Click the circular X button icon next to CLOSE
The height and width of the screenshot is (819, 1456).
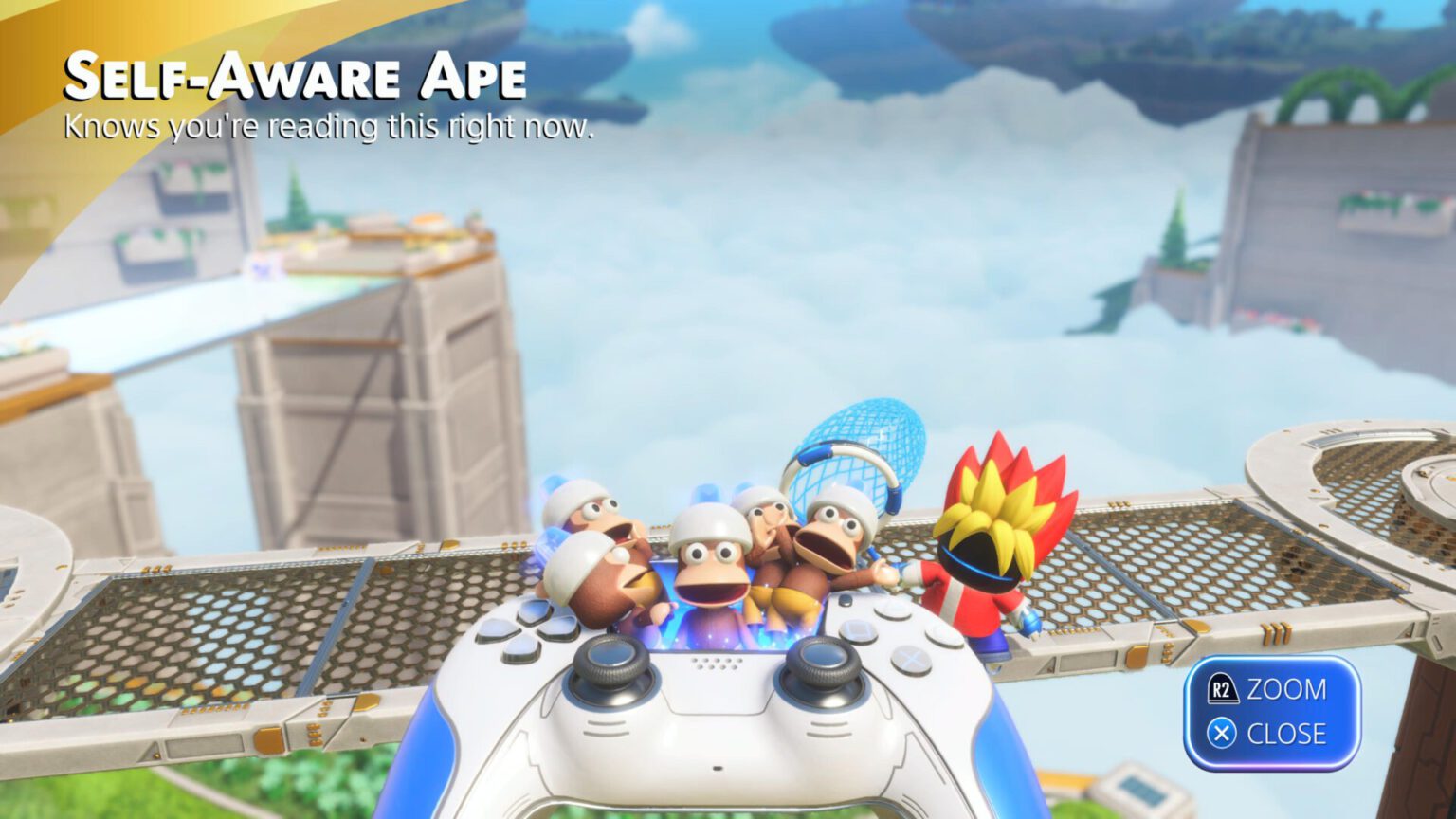(1222, 732)
